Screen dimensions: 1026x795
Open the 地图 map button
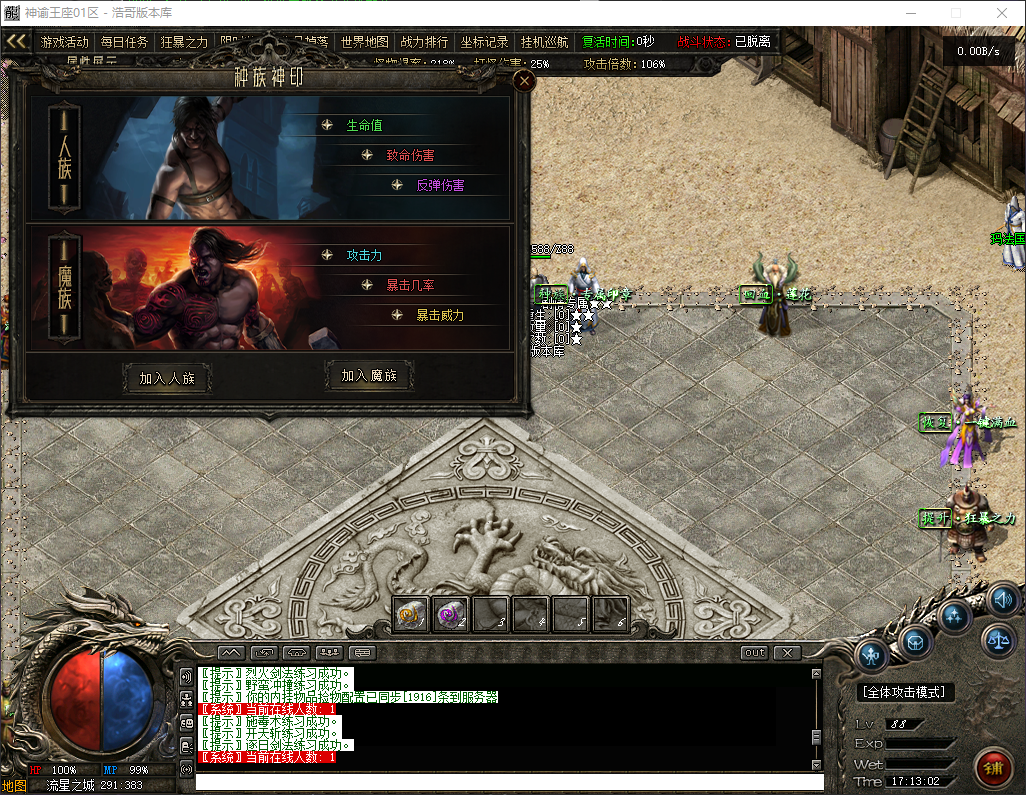pyautogui.click(x=14, y=786)
